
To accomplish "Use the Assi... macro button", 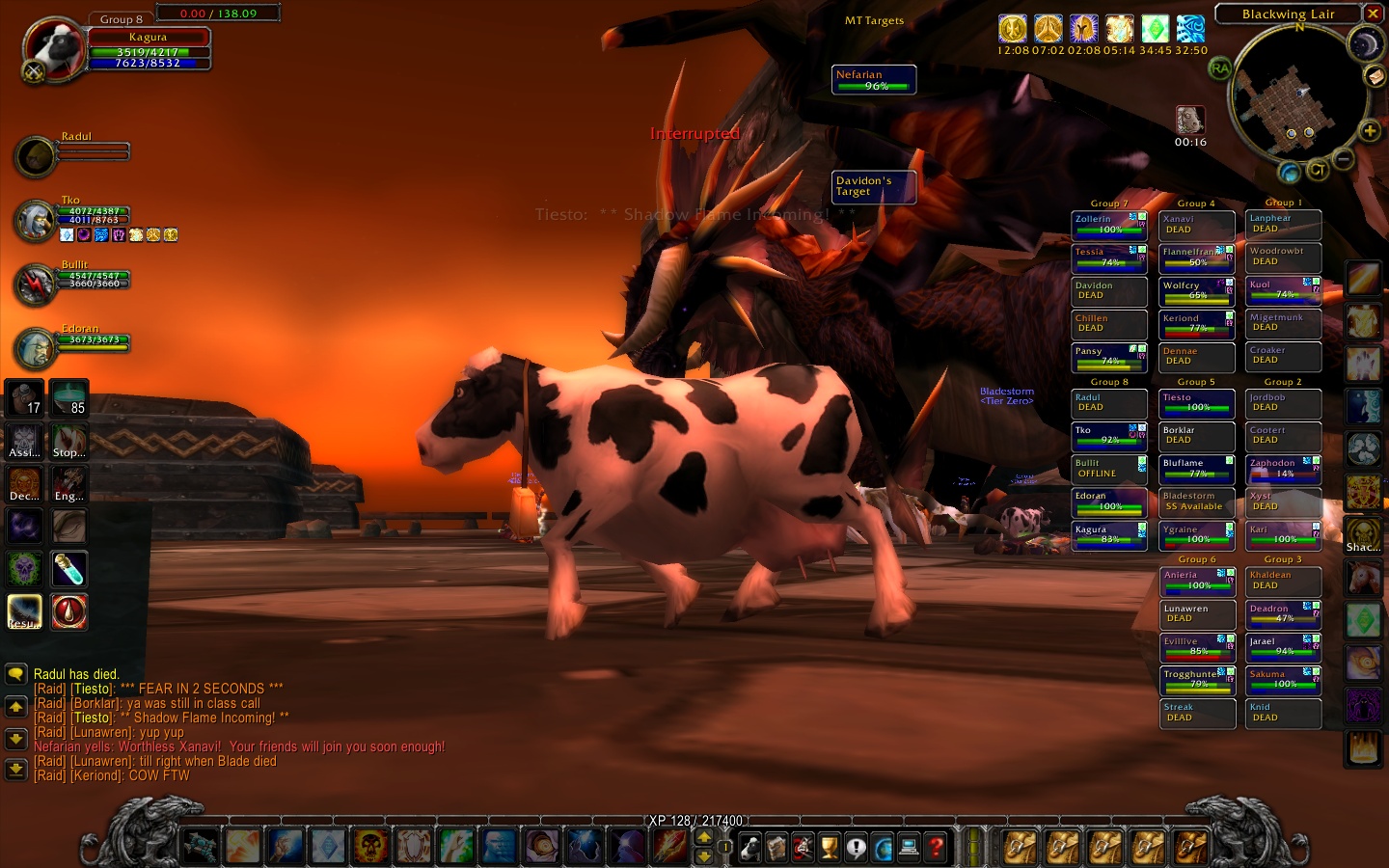I will (25, 441).
